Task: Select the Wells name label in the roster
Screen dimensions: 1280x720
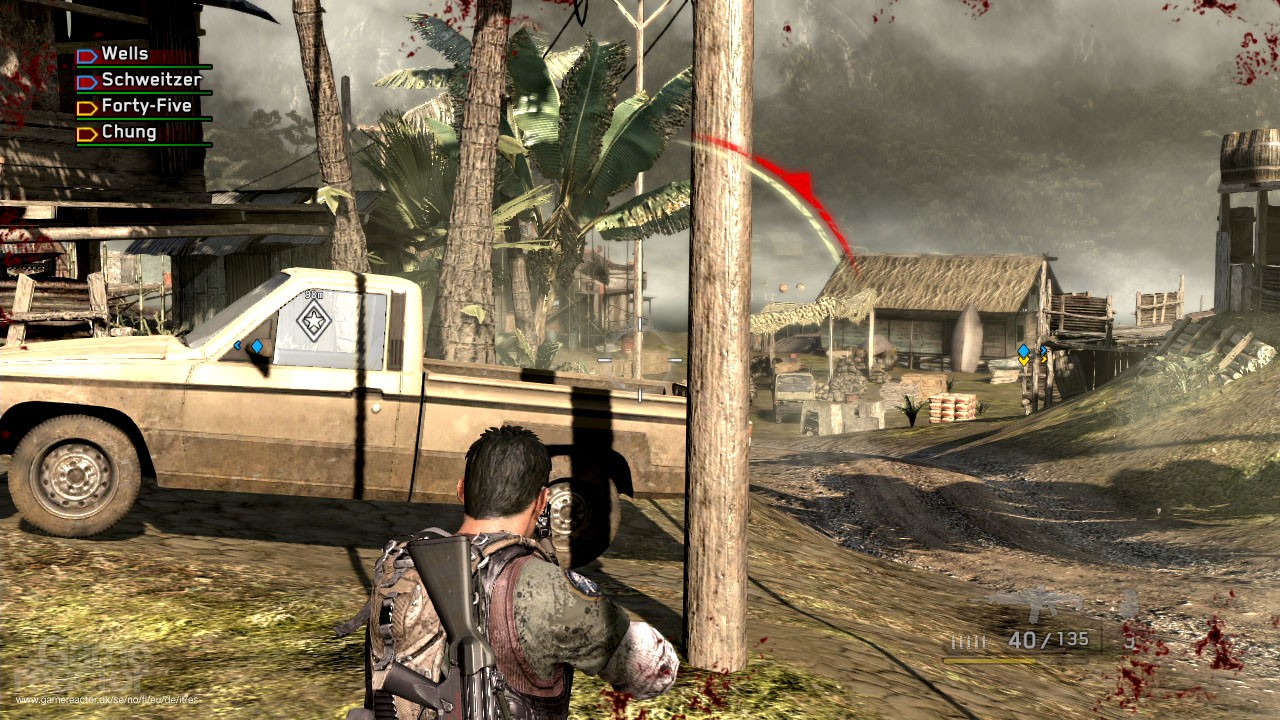Action: tap(125, 53)
